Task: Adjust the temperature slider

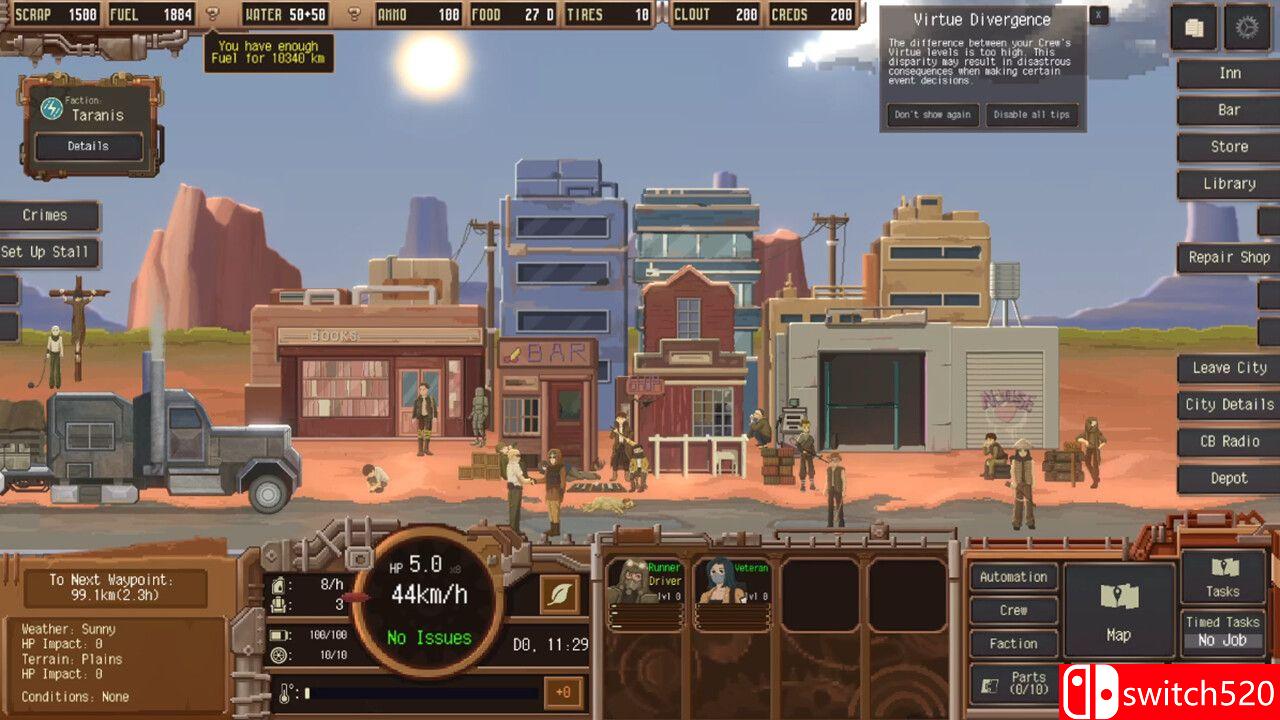Action: coord(420,690)
